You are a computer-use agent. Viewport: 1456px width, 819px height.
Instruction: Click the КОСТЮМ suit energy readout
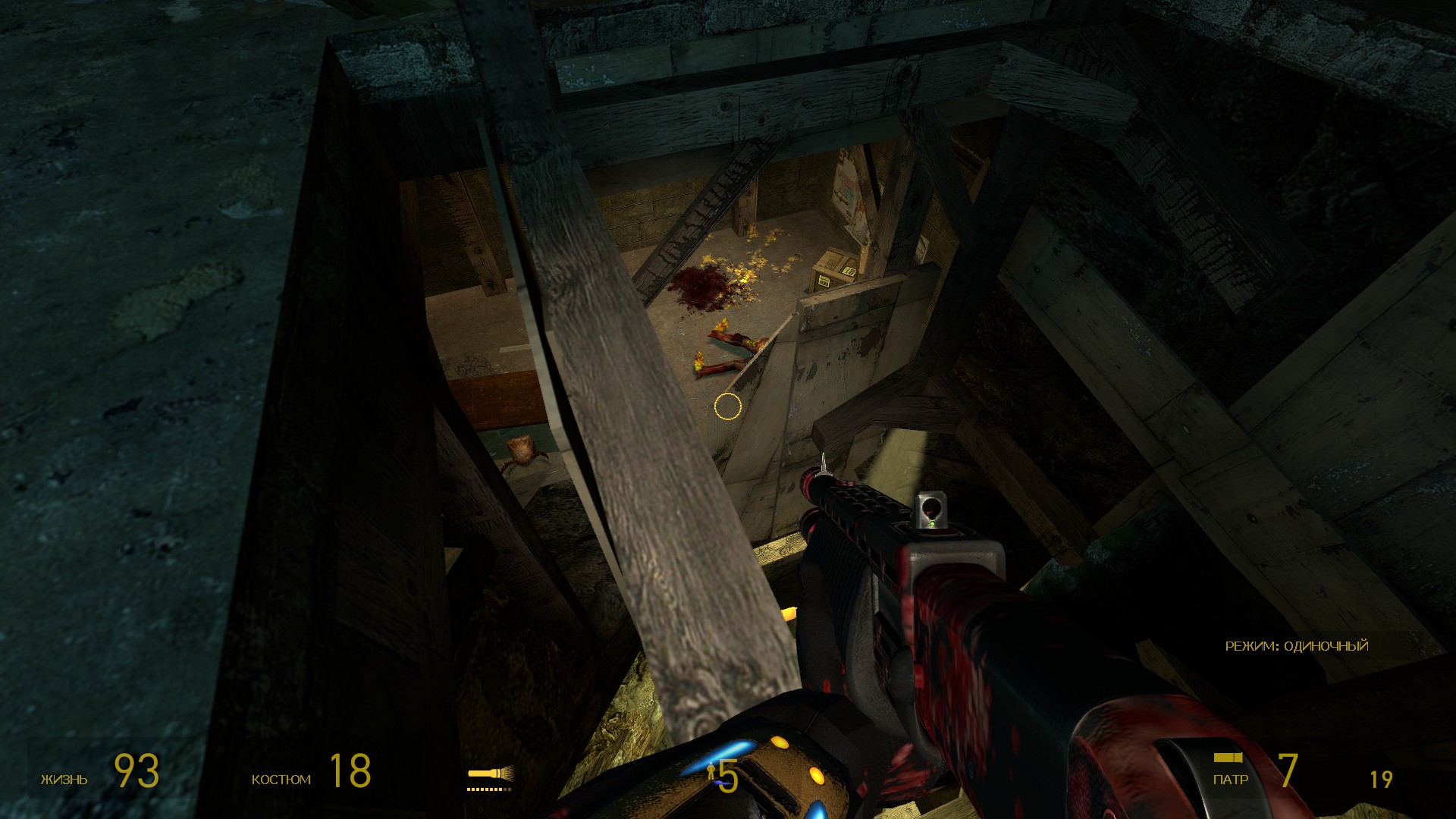pyautogui.click(x=281, y=779)
